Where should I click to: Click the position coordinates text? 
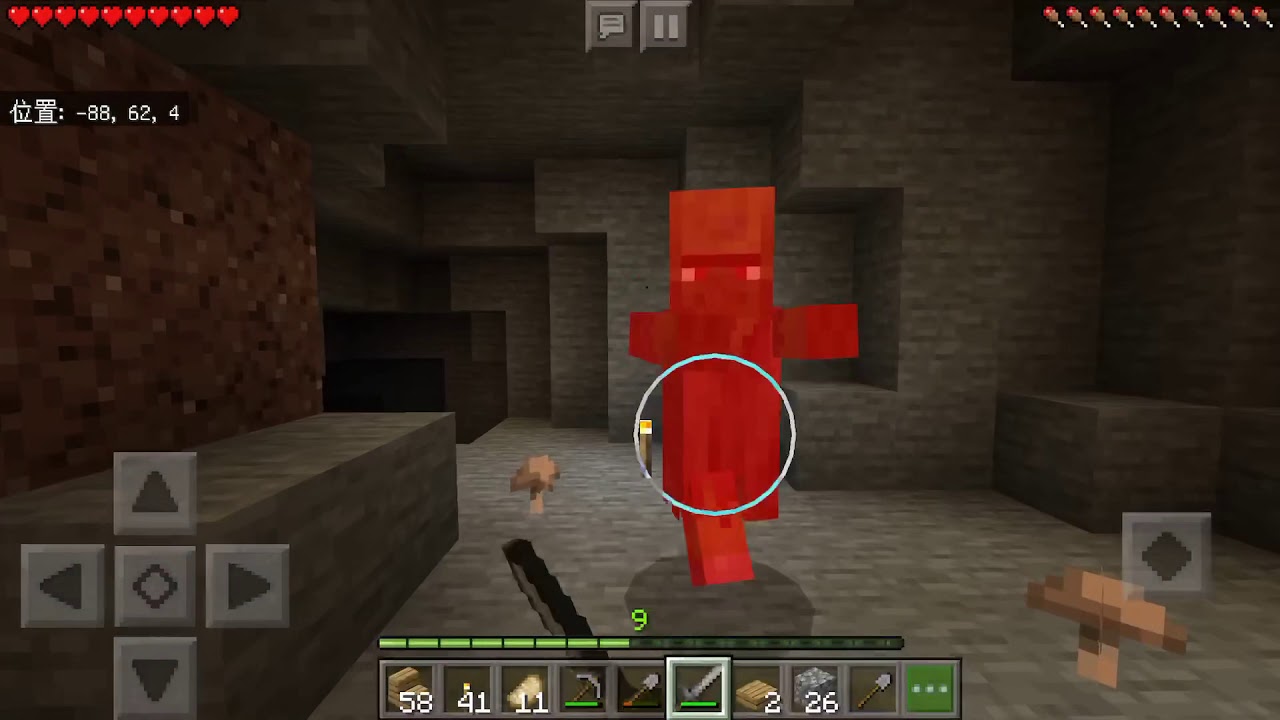95,113
